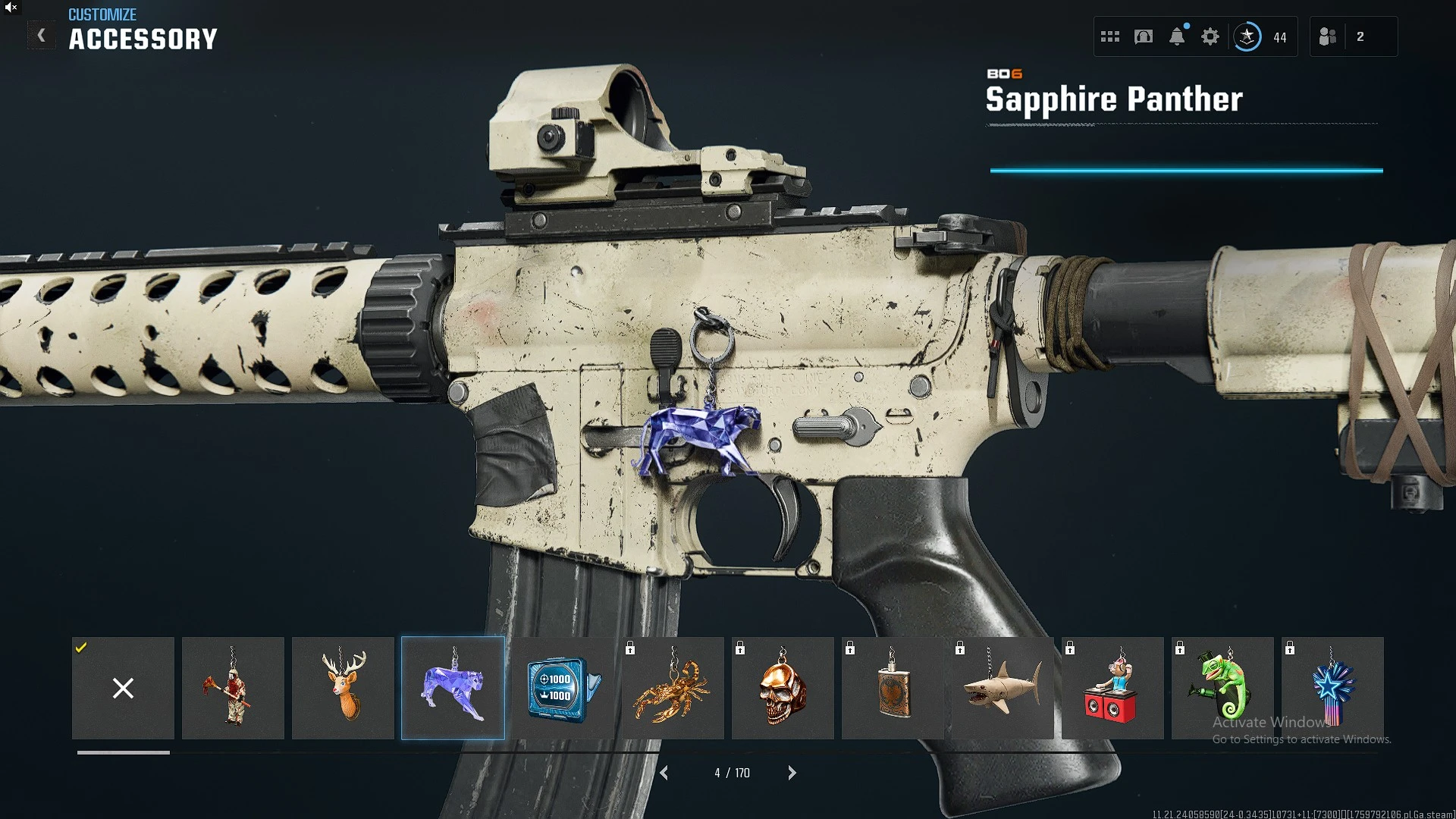Select the locked blue star charm

(x=1332, y=688)
